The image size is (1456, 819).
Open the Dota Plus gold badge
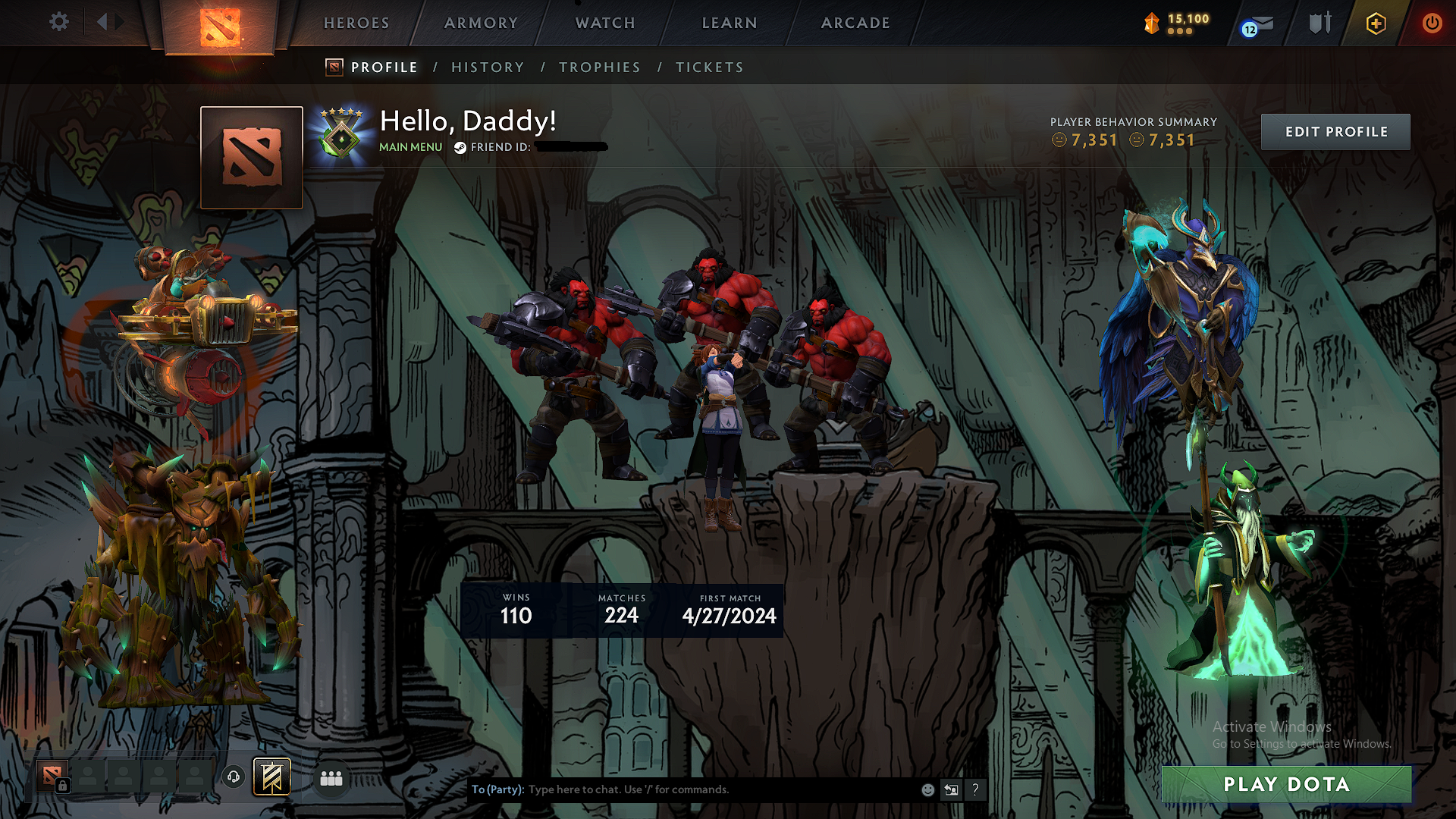pyautogui.click(x=1376, y=24)
